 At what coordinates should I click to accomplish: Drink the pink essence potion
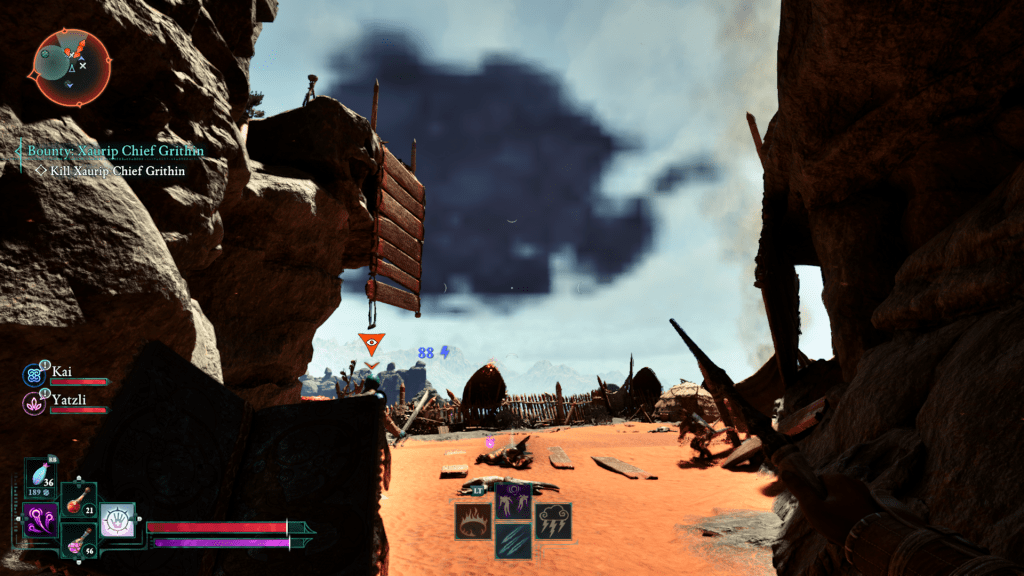[x=78, y=540]
